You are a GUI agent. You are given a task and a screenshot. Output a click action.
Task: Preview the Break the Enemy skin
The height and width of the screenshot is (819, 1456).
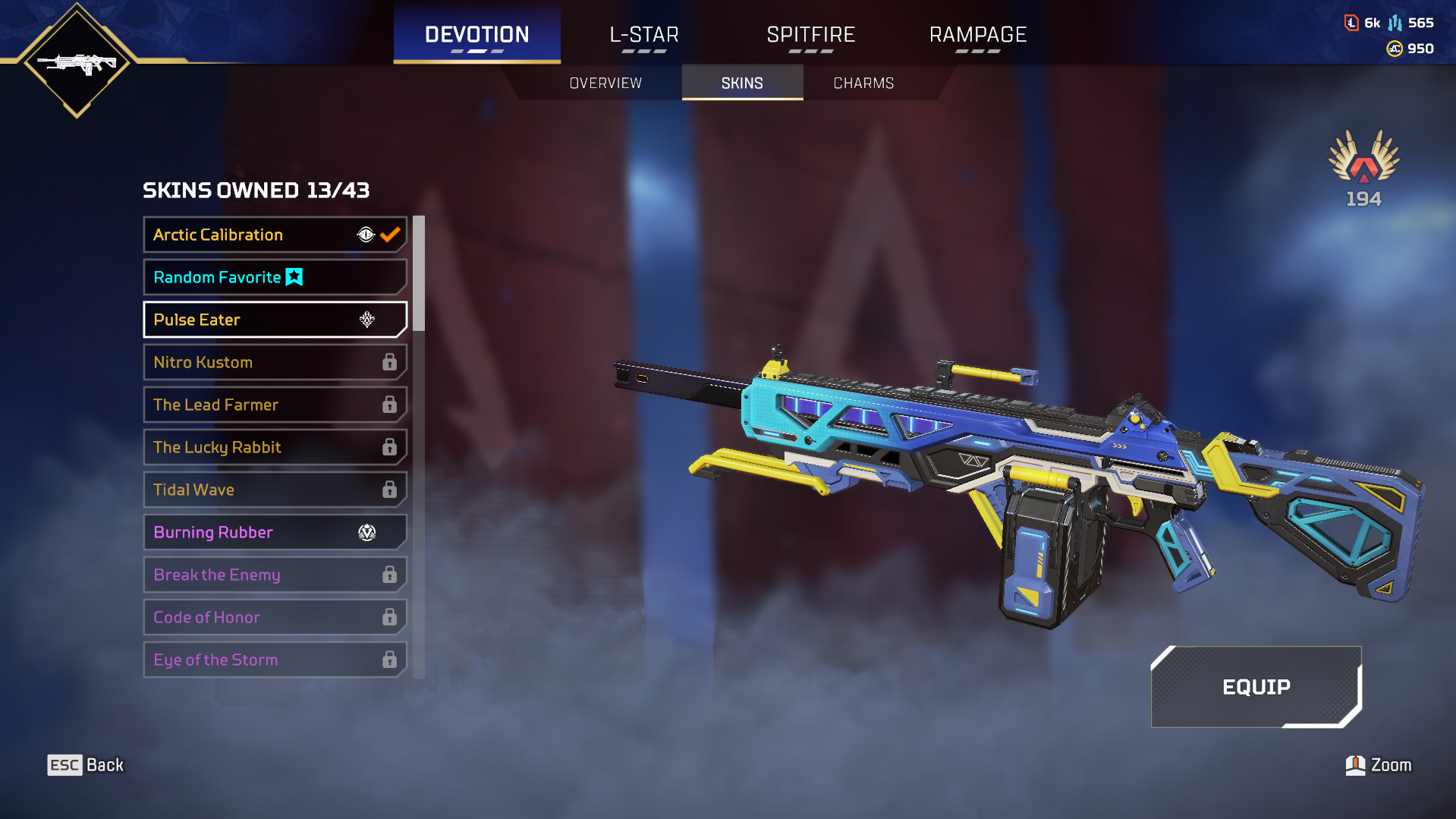(275, 575)
